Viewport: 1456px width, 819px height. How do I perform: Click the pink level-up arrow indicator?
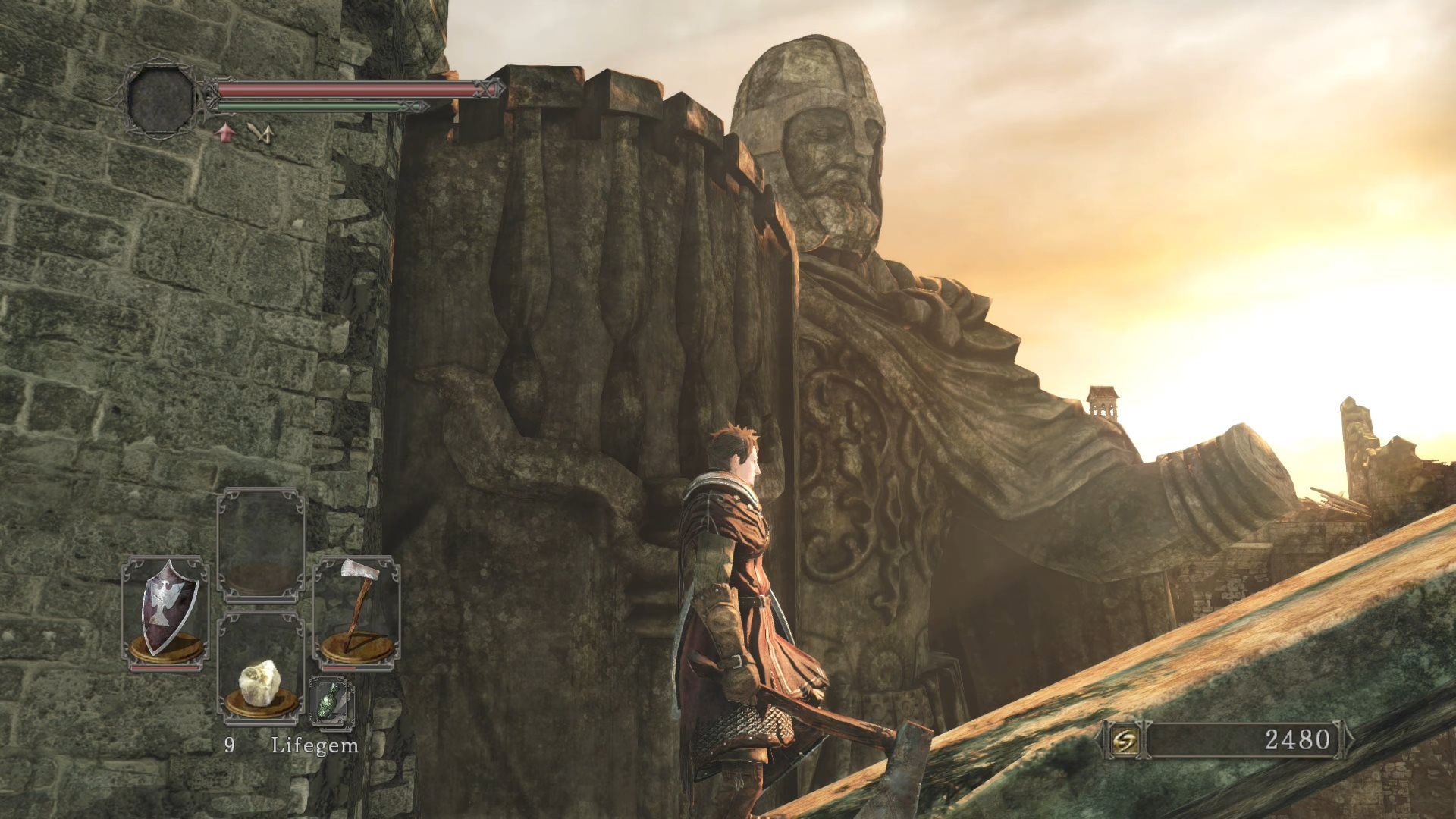[x=224, y=133]
